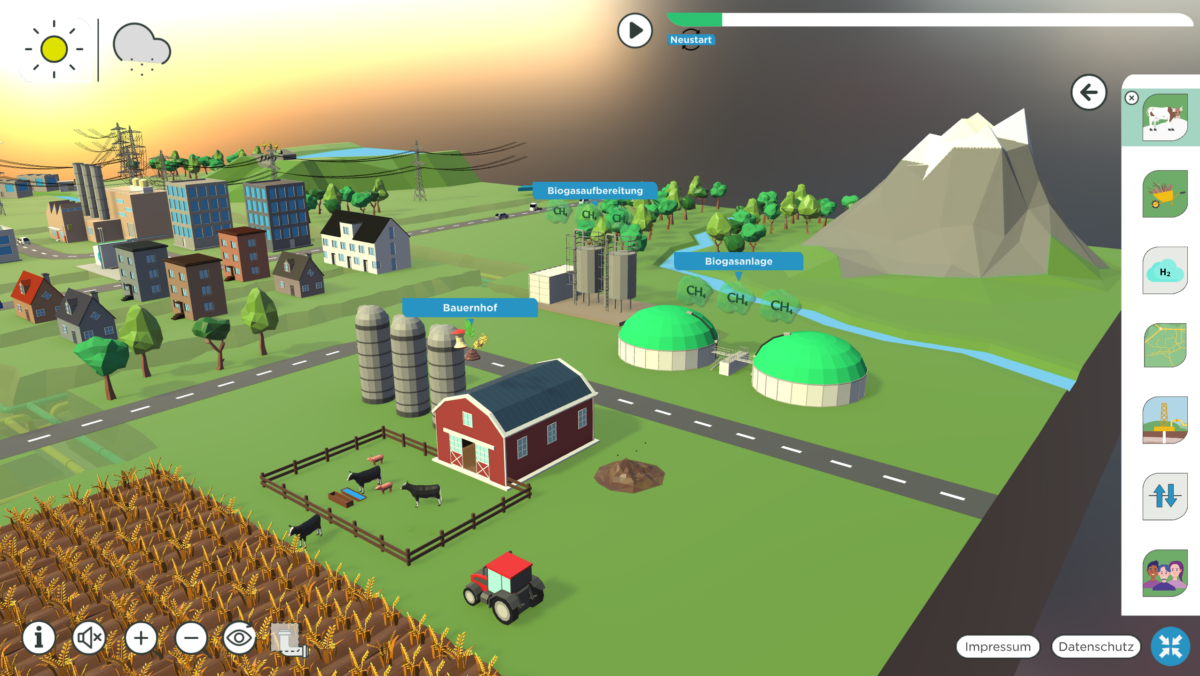Image resolution: width=1200 pixels, height=676 pixels.
Task: Open the H2 hydrogen cloud topic
Action: (1165, 270)
